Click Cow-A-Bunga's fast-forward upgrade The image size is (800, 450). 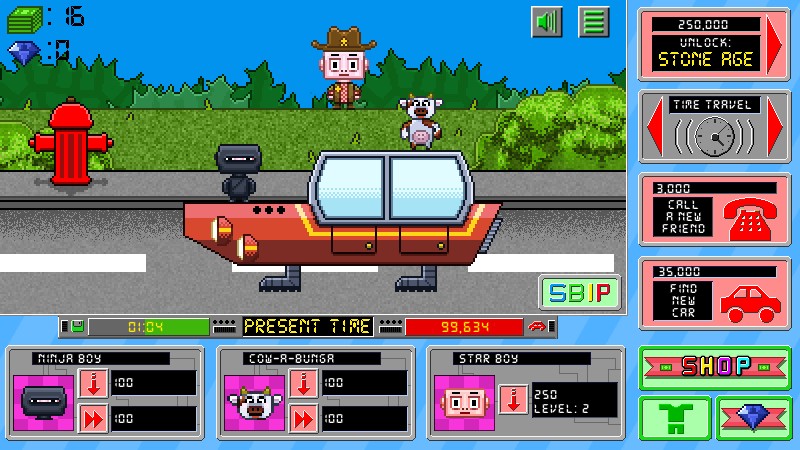pos(302,418)
